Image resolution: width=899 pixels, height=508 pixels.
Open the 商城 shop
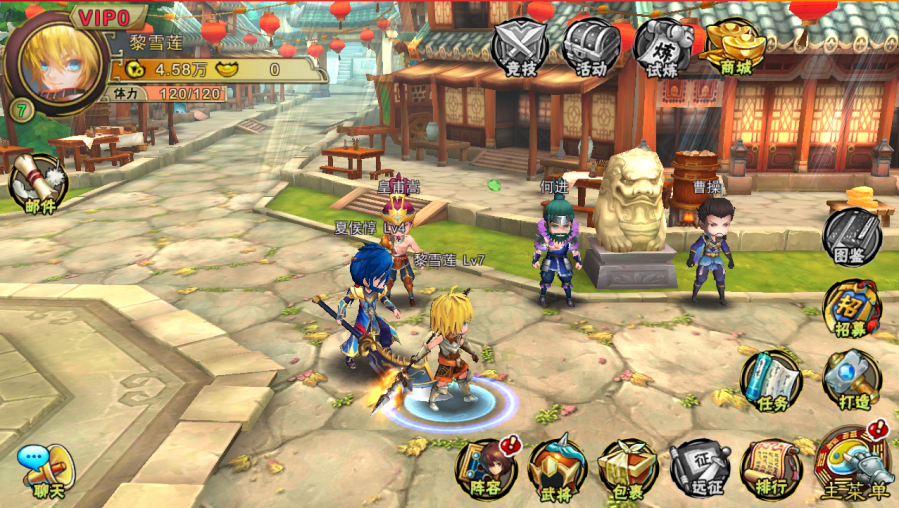[735, 46]
